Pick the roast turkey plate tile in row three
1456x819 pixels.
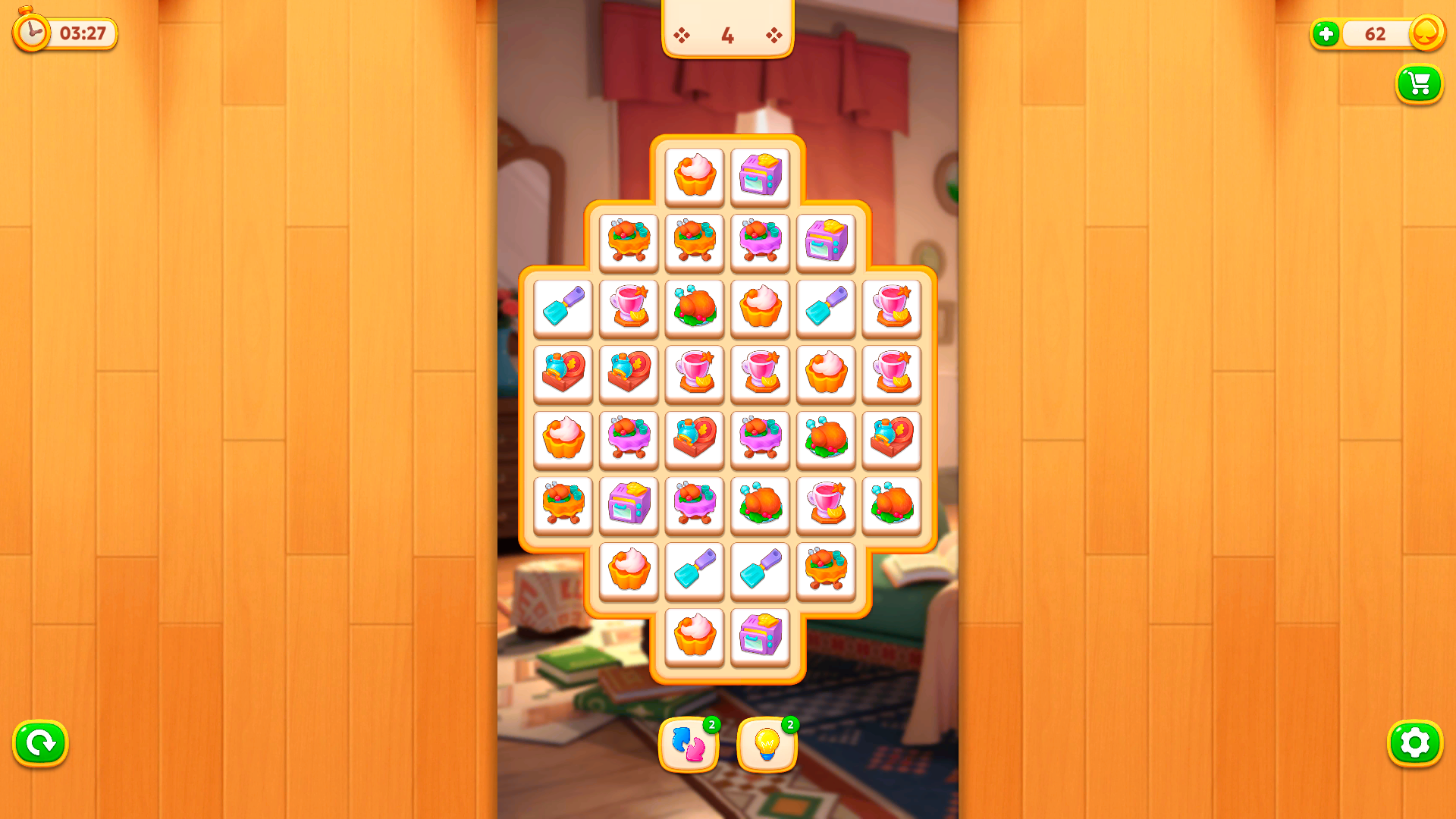coord(694,308)
